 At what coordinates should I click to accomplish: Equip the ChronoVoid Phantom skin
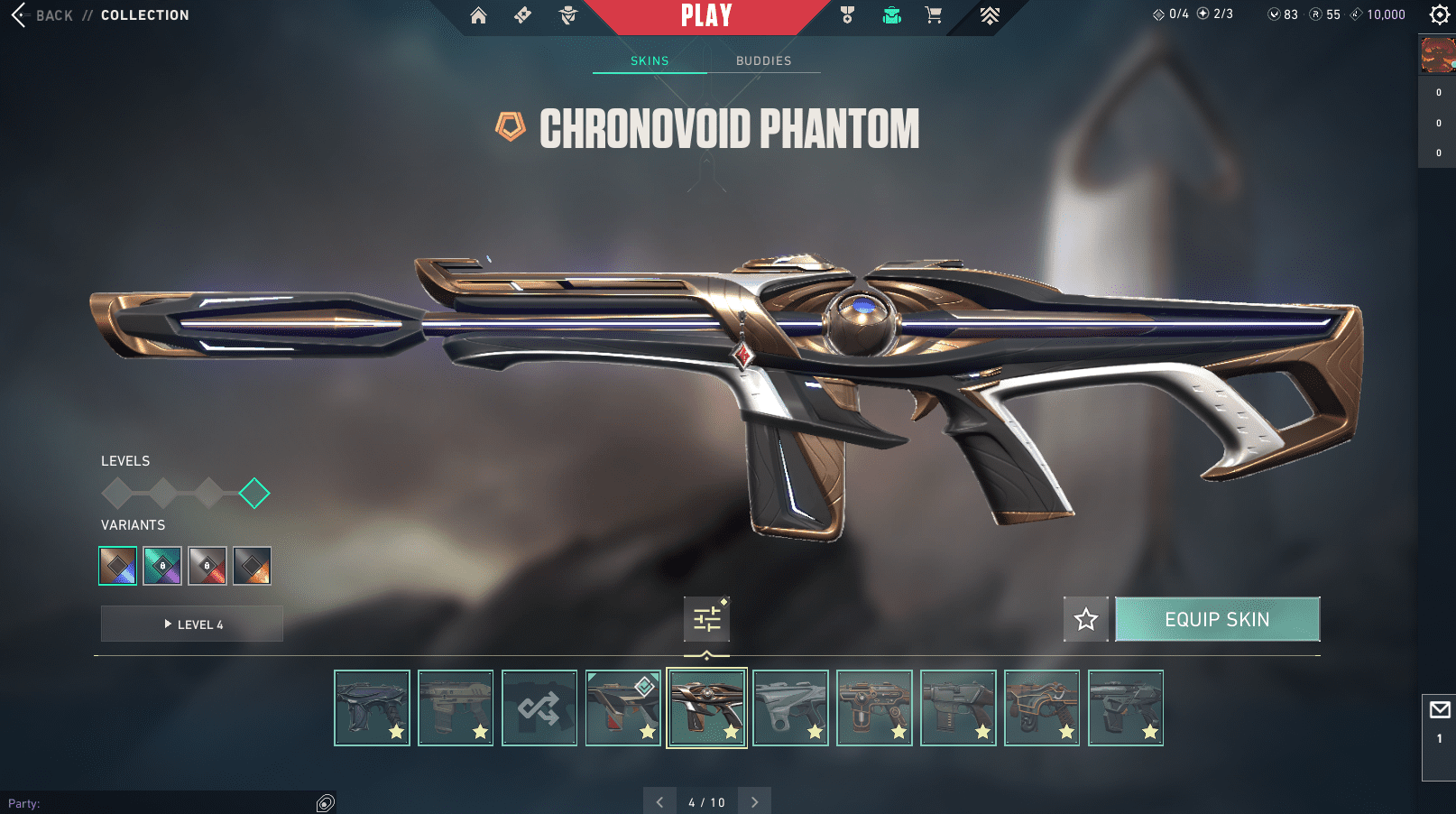(x=1217, y=619)
